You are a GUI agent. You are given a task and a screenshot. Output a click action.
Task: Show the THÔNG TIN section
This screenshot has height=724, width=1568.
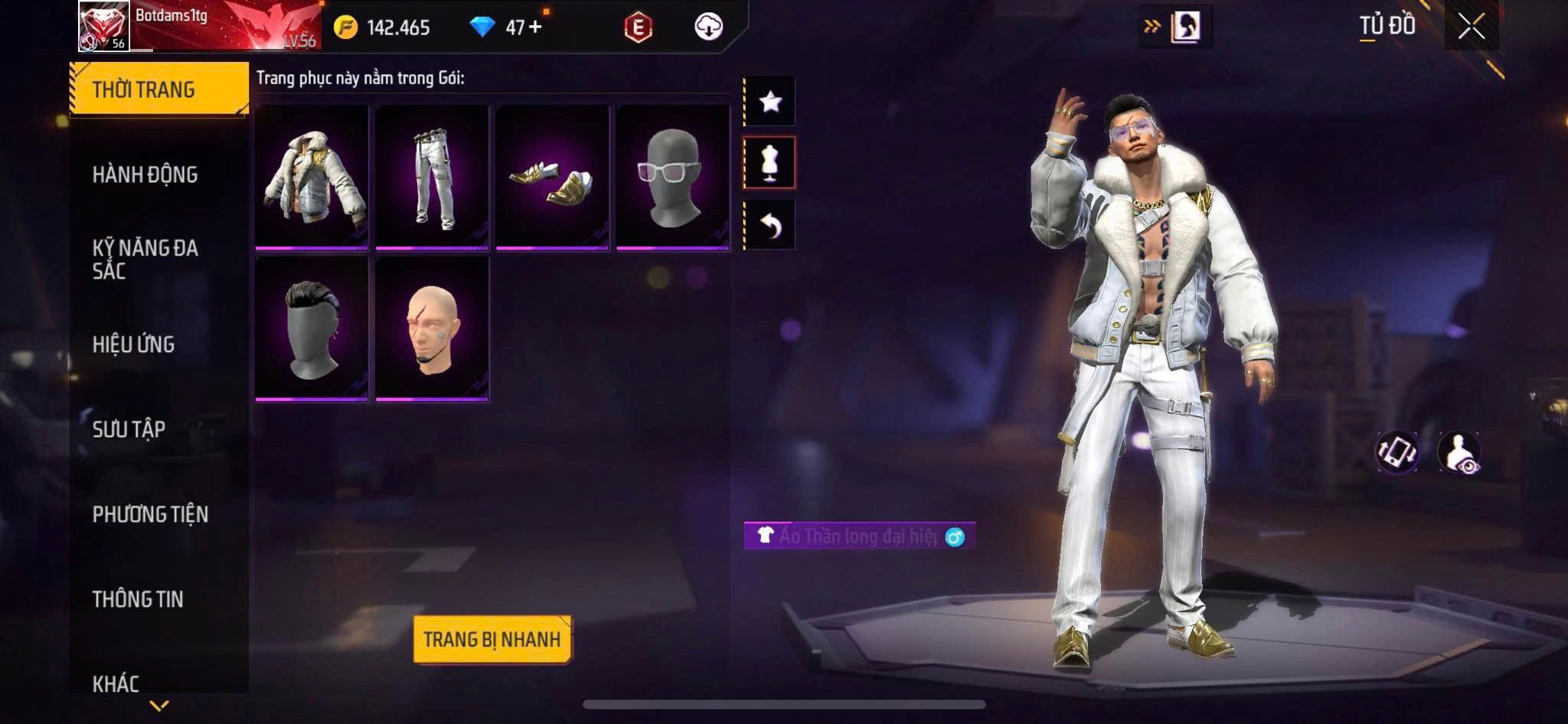click(x=138, y=599)
